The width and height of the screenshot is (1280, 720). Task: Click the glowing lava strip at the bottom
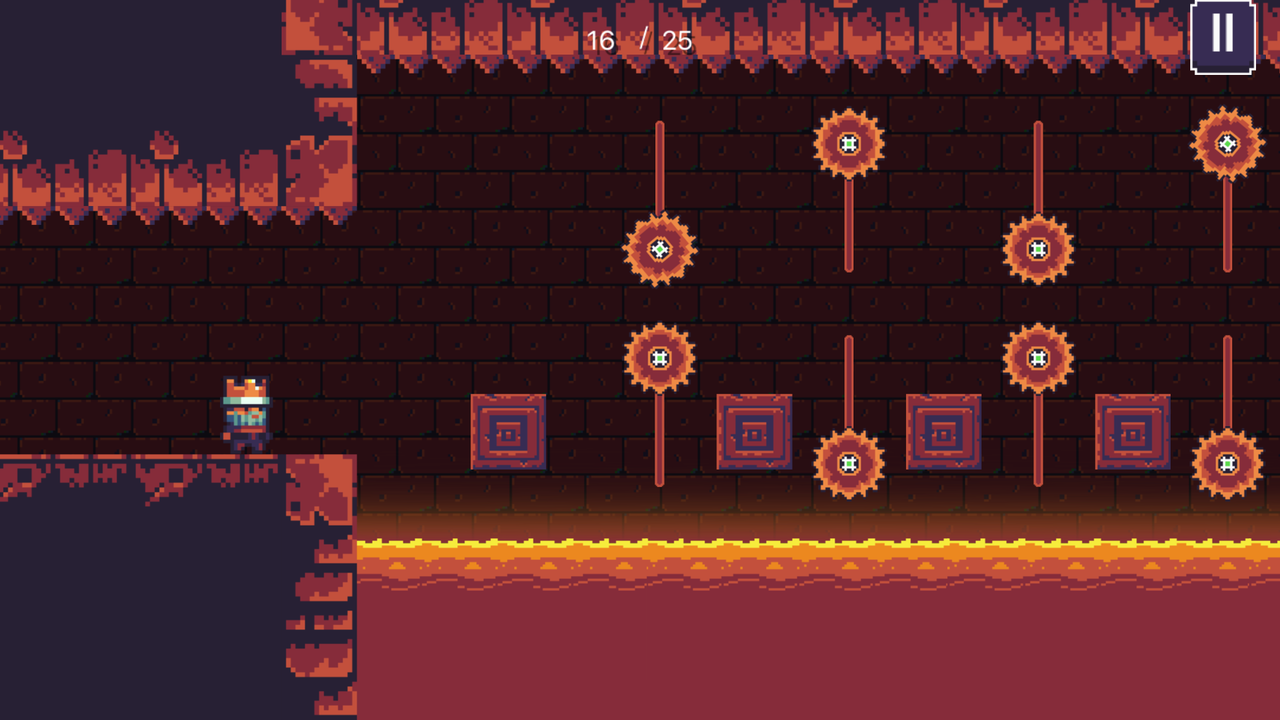pos(800,550)
